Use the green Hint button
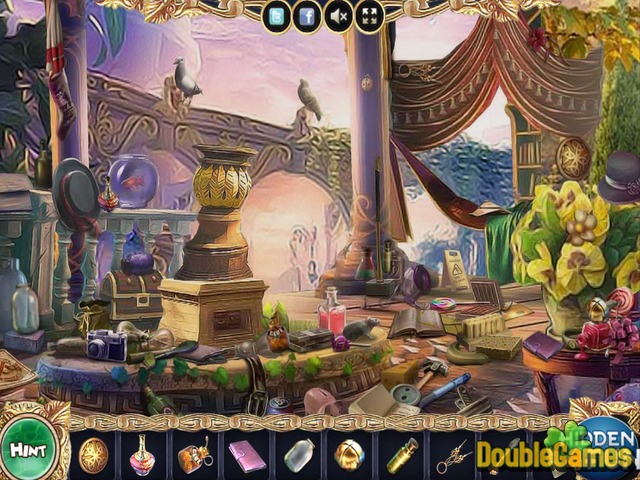 pos(30,450)
